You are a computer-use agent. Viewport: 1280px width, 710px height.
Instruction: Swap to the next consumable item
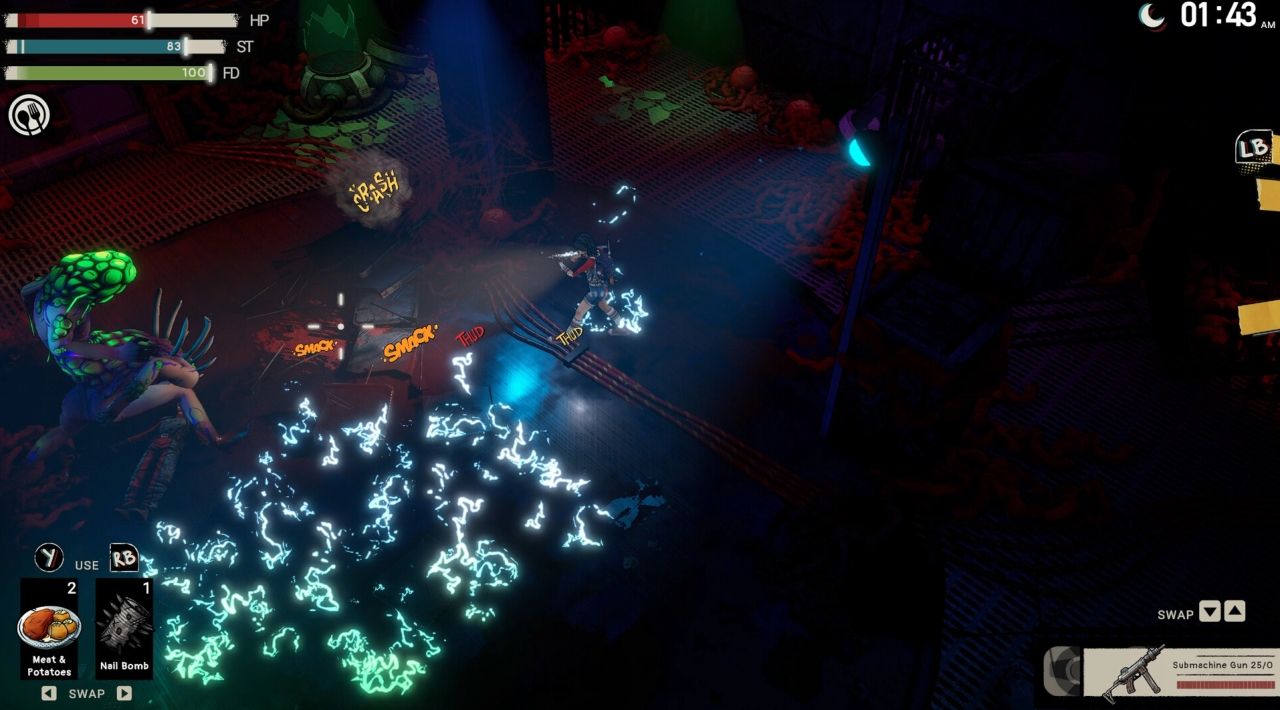click(124, 693)
